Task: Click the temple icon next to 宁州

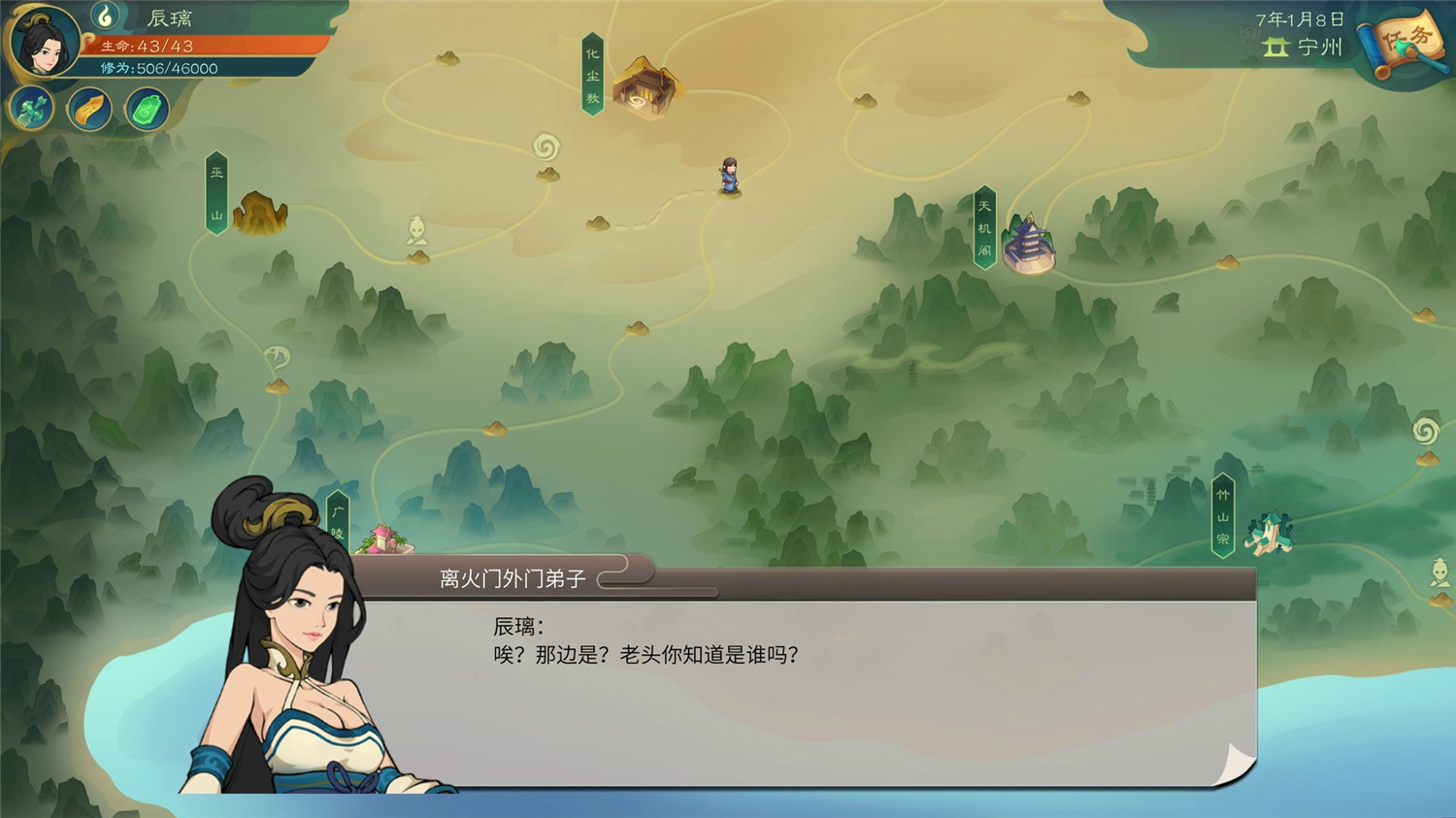Action: 1273,46
